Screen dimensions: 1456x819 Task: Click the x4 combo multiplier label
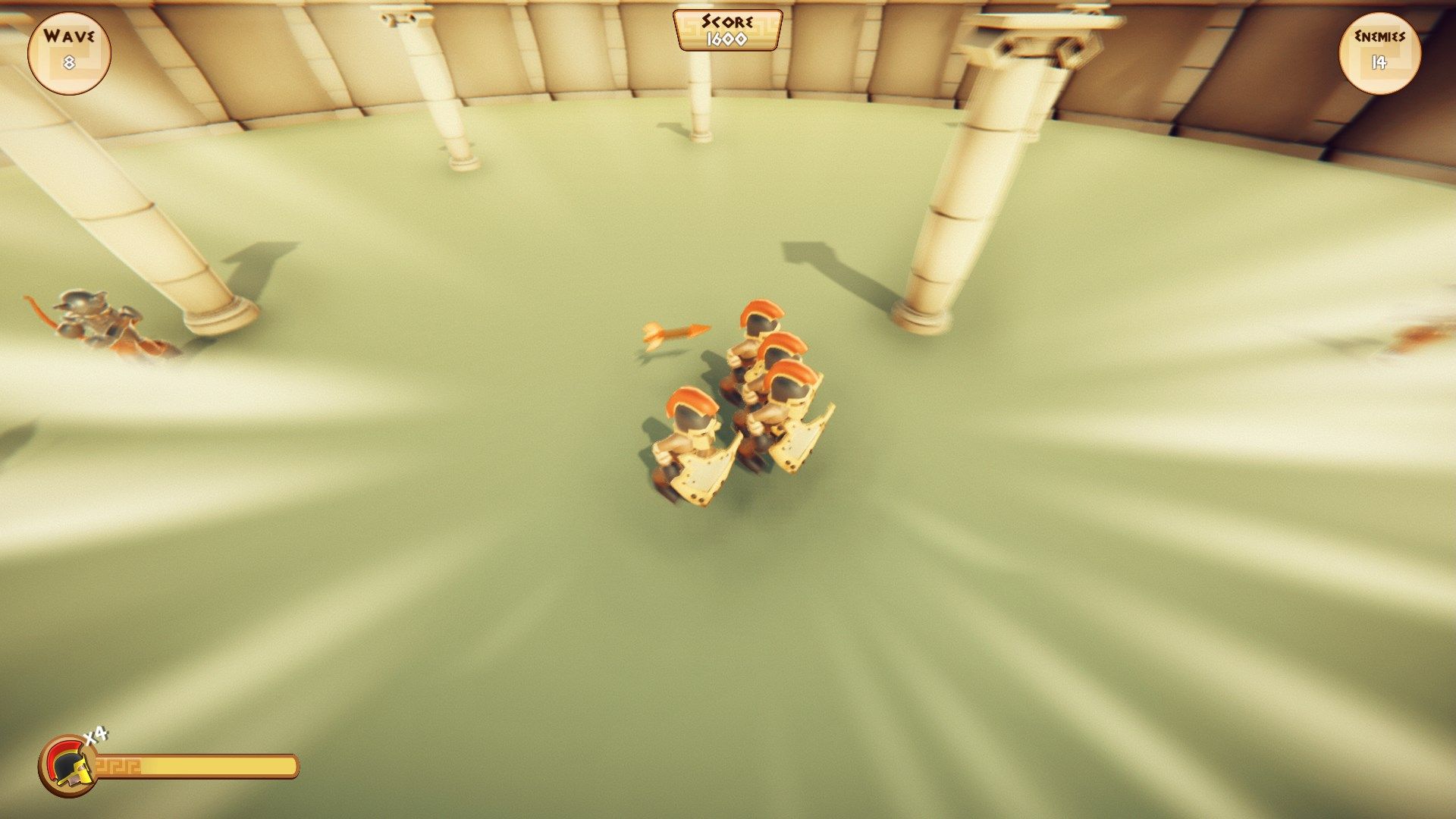97,734
